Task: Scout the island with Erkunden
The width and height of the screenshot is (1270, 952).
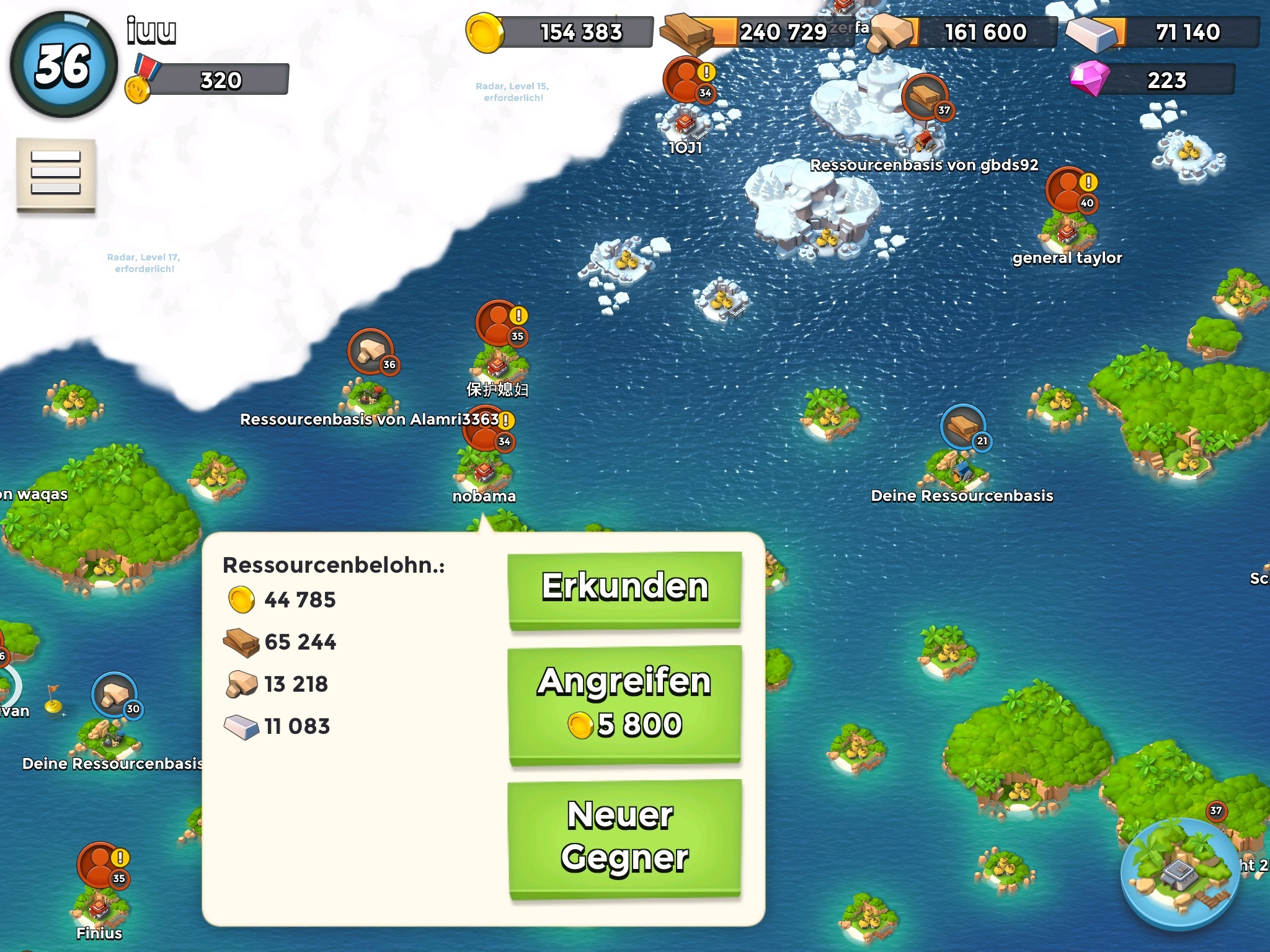Action: click(x=624, y=589)
